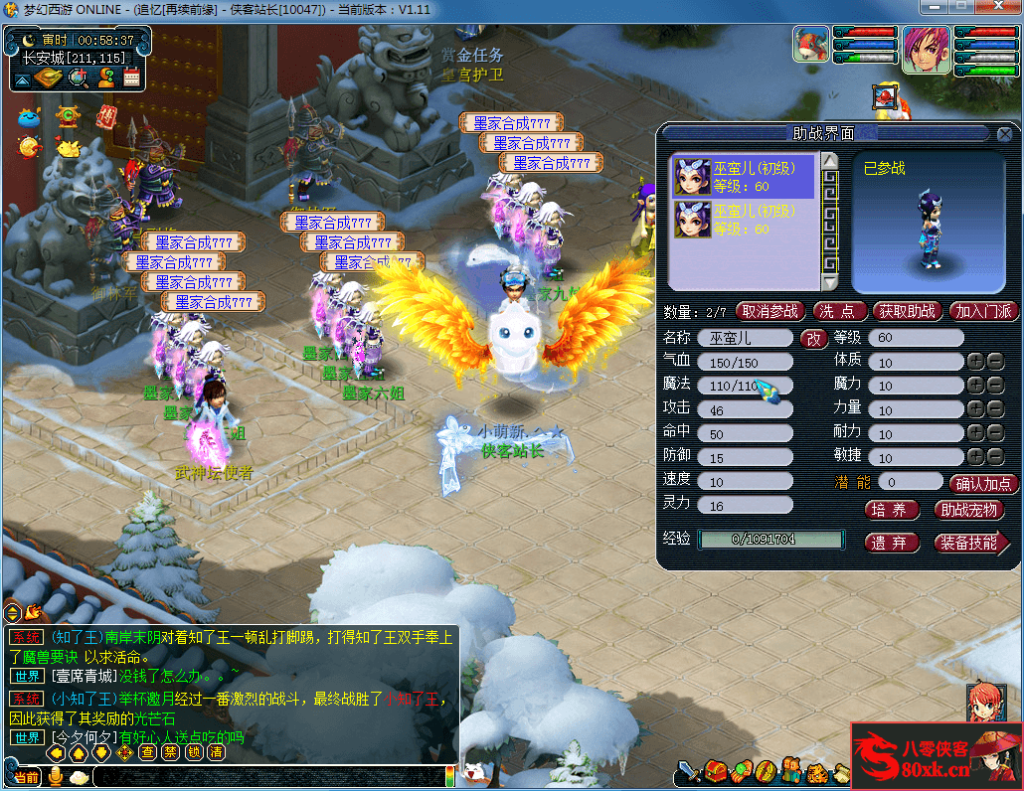Click the 加入门派 button
This screenshot has height=791, width=1024.
[x=981, y=311]
